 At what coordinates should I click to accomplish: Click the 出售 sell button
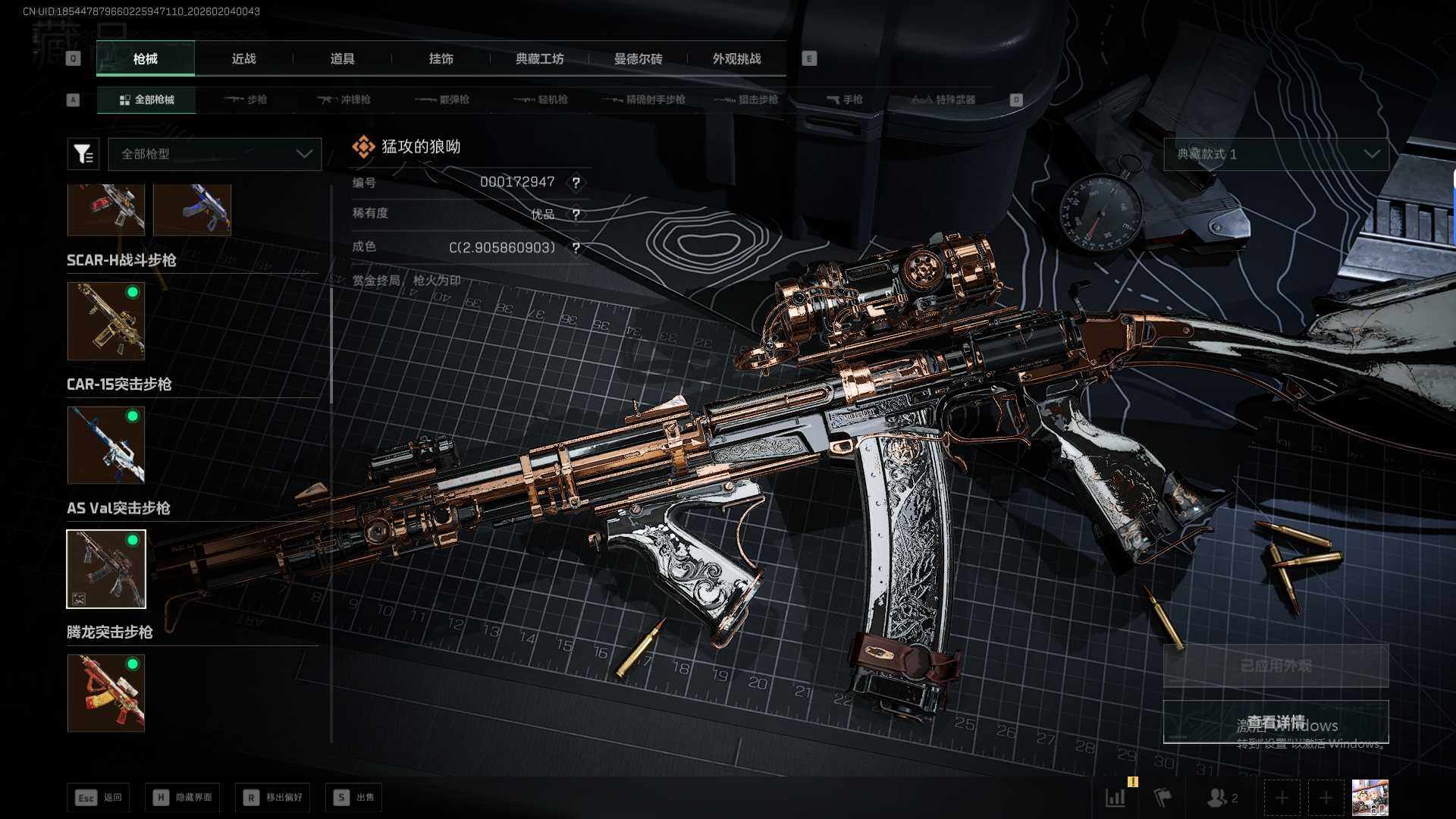tap(354, 798)
